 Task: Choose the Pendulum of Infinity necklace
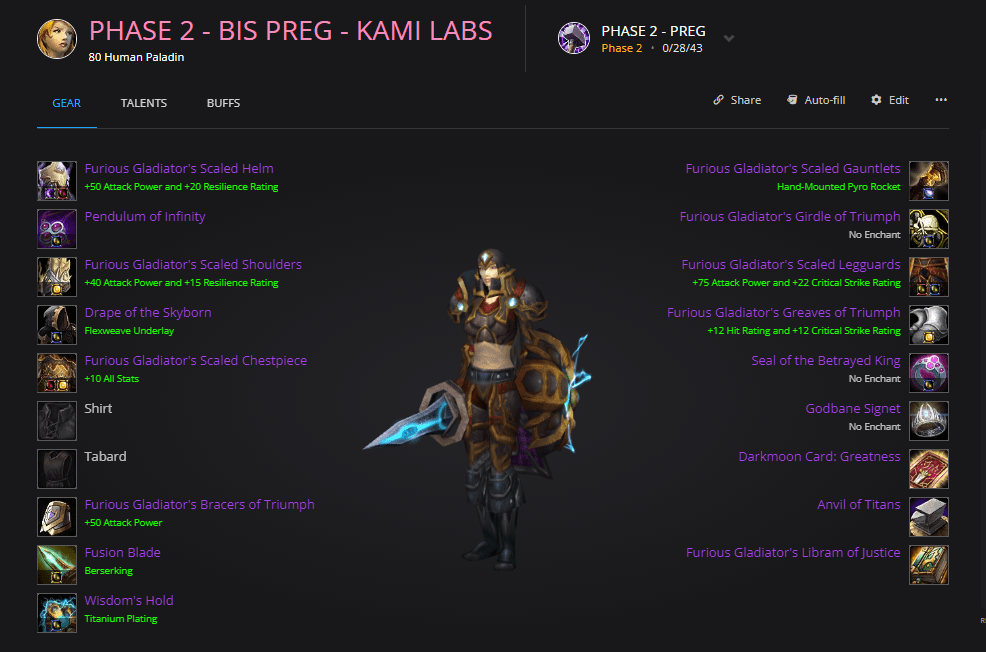(145, 217)
